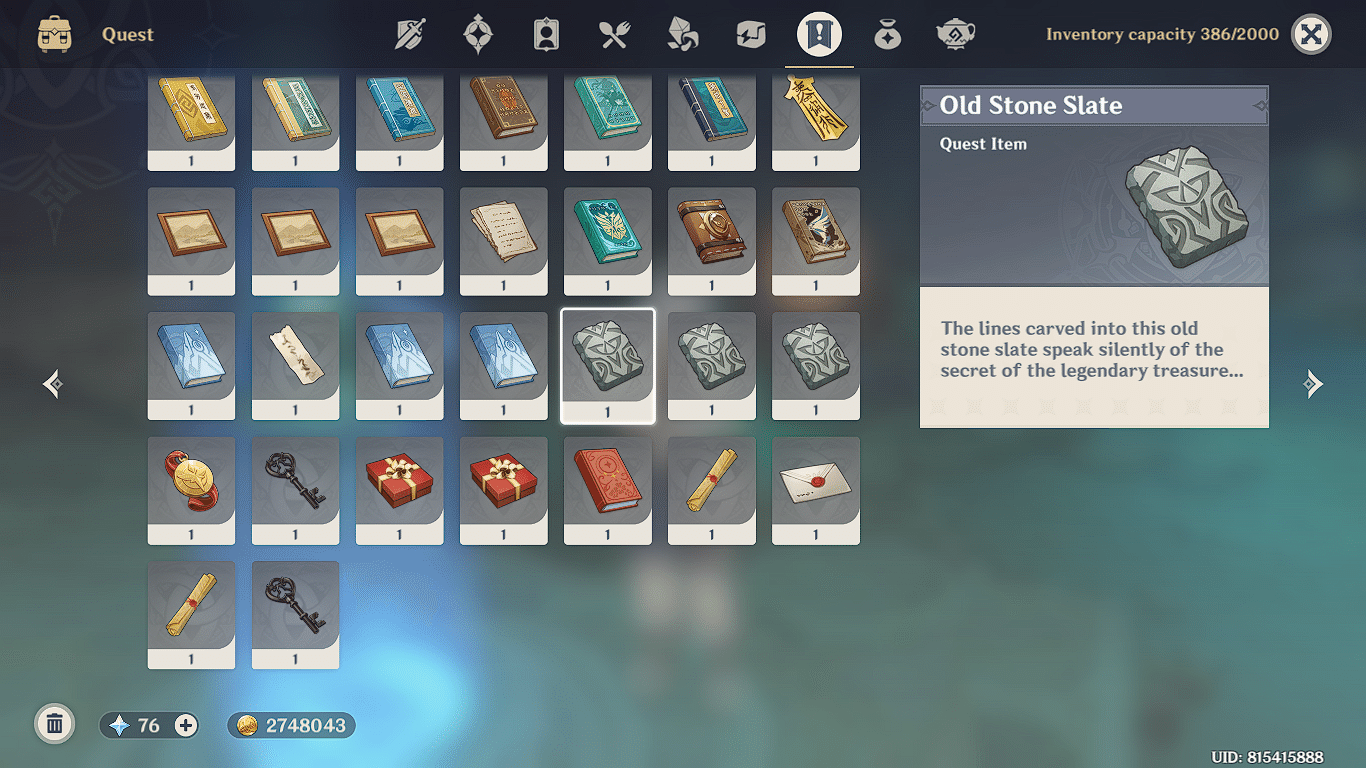Select a red gift box quest item
Screen dimensions: 1366x768
pos(399,491)
